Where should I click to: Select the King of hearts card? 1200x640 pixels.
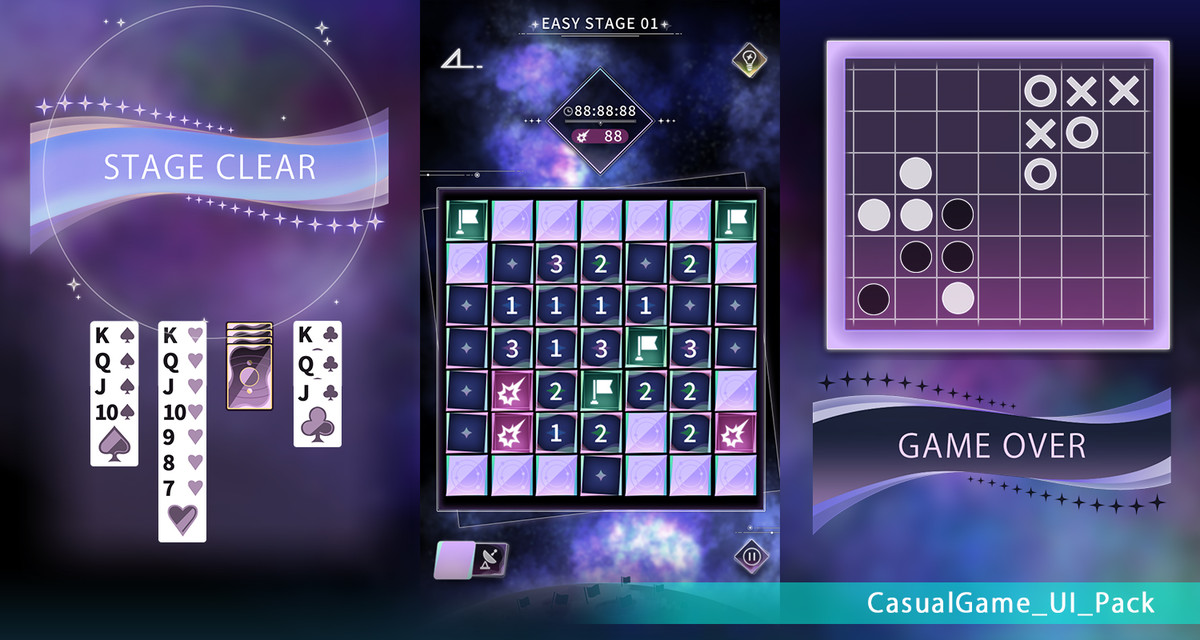(x=182, y=336)
